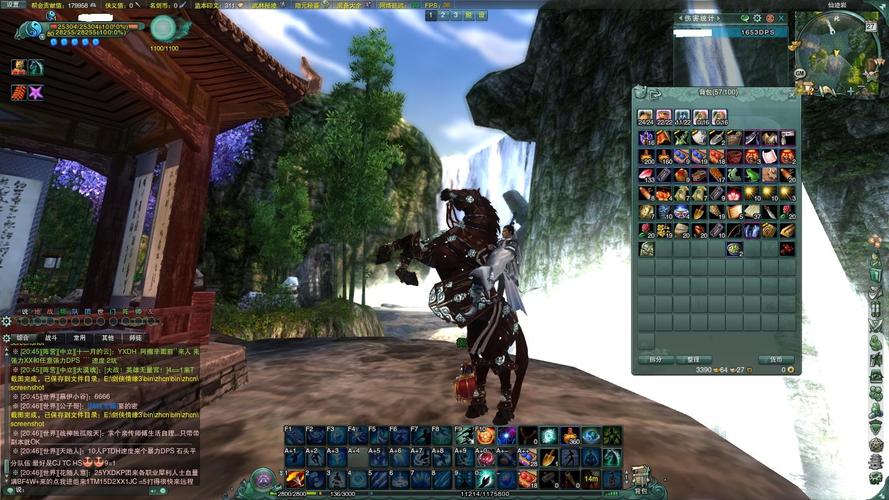The image size is (889, 500).
Task: Select the 师徒 chat tab
Action: point(135,338)
